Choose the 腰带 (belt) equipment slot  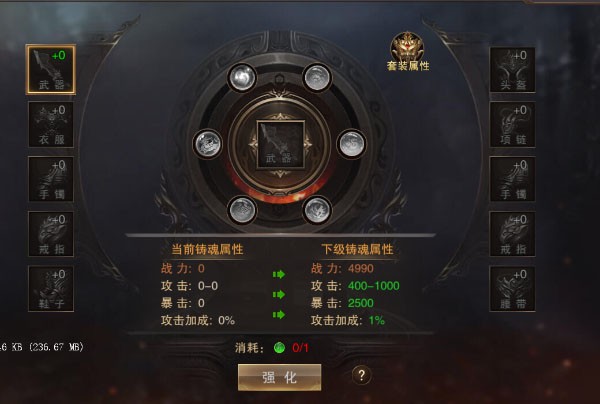[512, 288]
